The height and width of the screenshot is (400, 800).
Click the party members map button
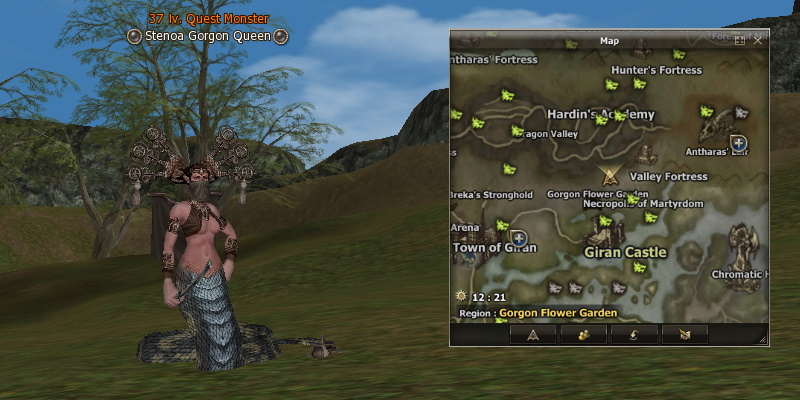pos(584,334)
